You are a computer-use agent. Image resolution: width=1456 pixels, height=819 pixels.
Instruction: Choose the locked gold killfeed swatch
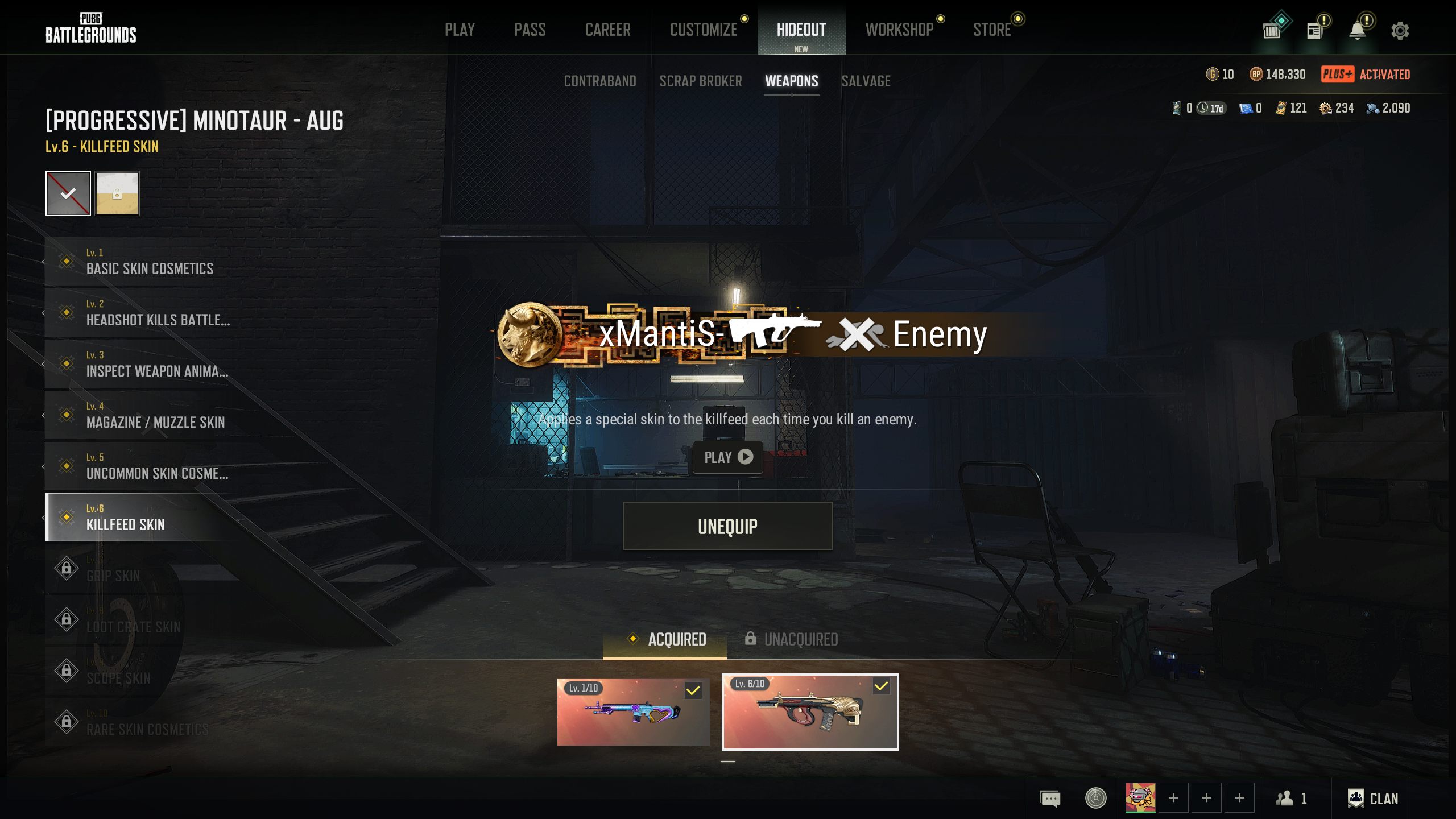117,193
